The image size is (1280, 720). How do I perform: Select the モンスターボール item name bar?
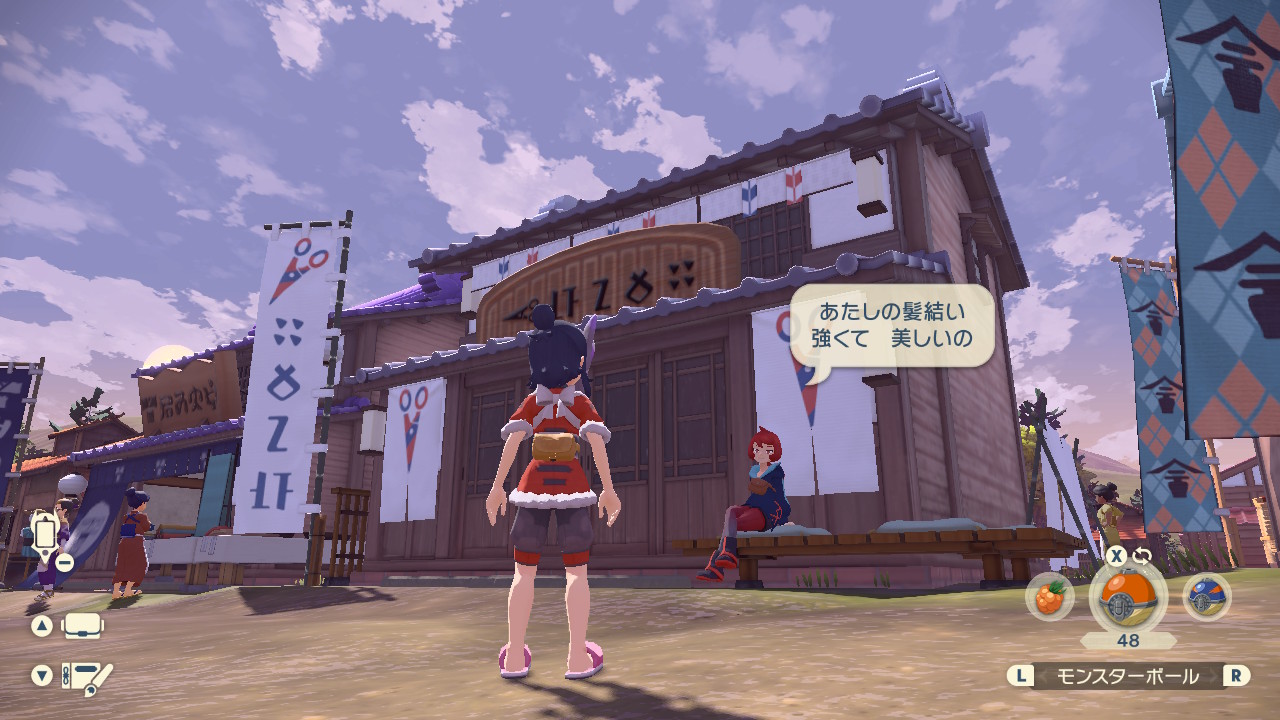[1128, 674]
